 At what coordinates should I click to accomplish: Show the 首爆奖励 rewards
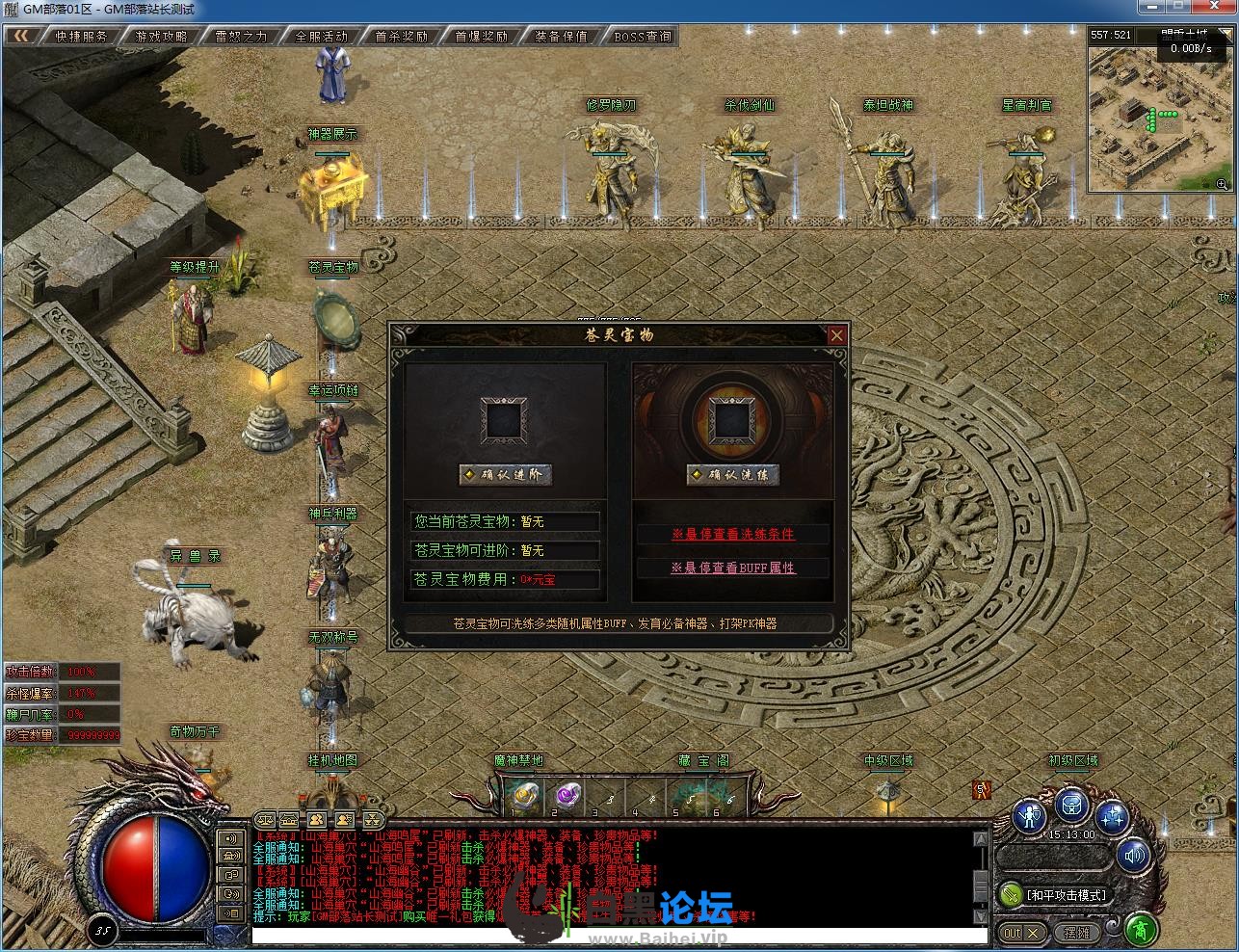[x=482, y=37]
